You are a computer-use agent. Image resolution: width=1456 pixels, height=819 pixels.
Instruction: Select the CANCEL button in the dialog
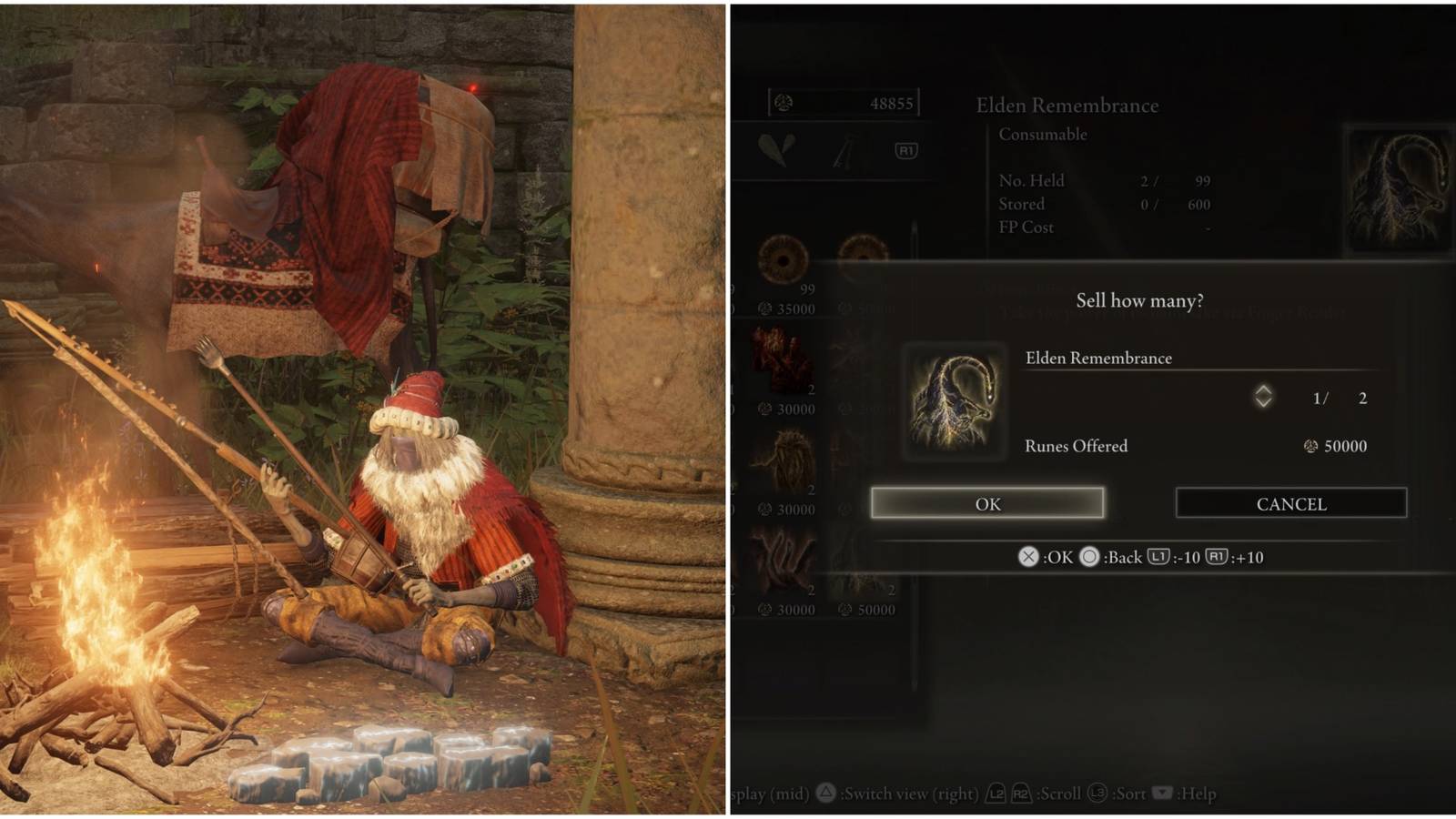click(1290, 502)
